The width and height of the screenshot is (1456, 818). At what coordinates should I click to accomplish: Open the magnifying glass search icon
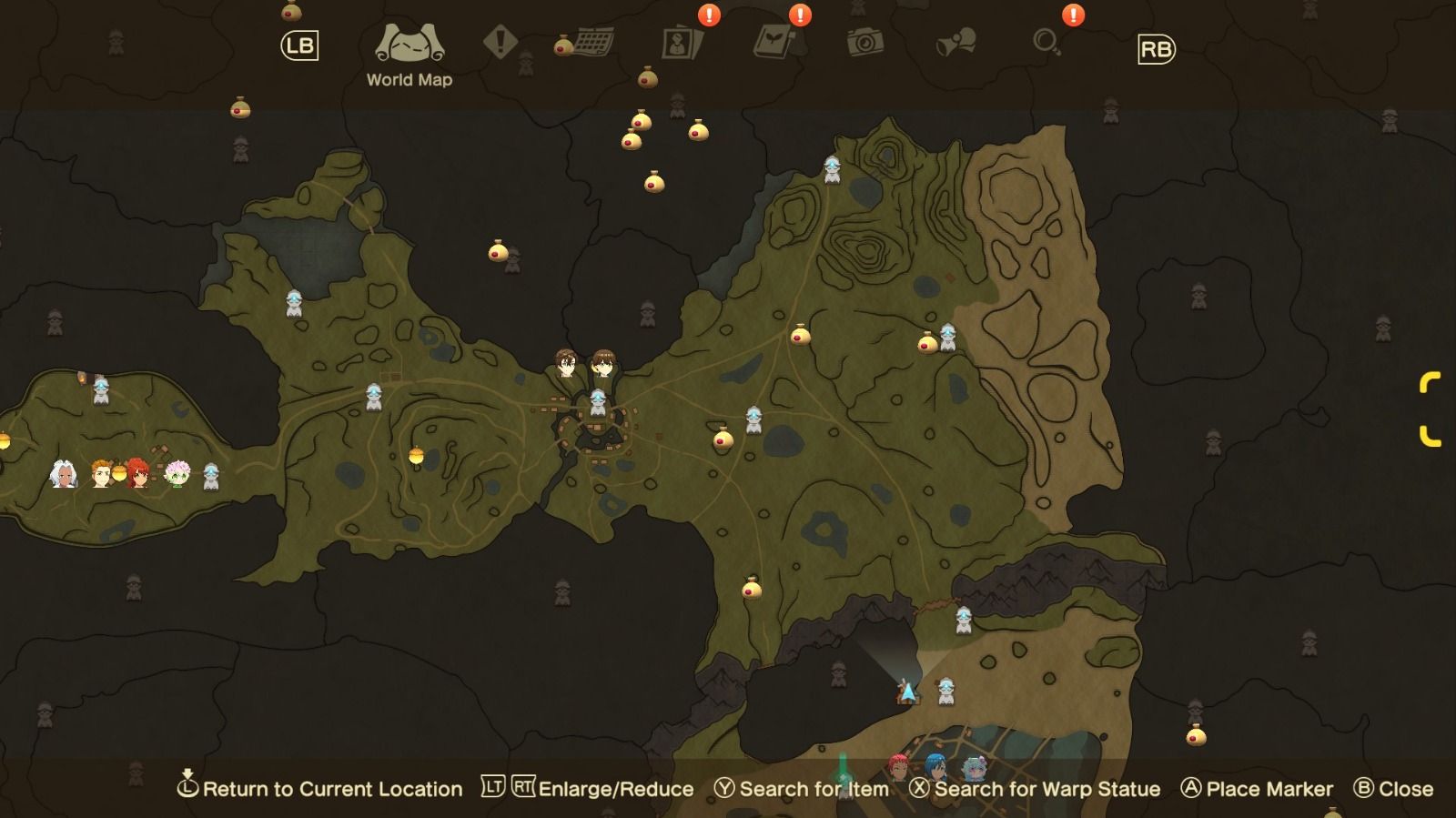coord(1048,40)
